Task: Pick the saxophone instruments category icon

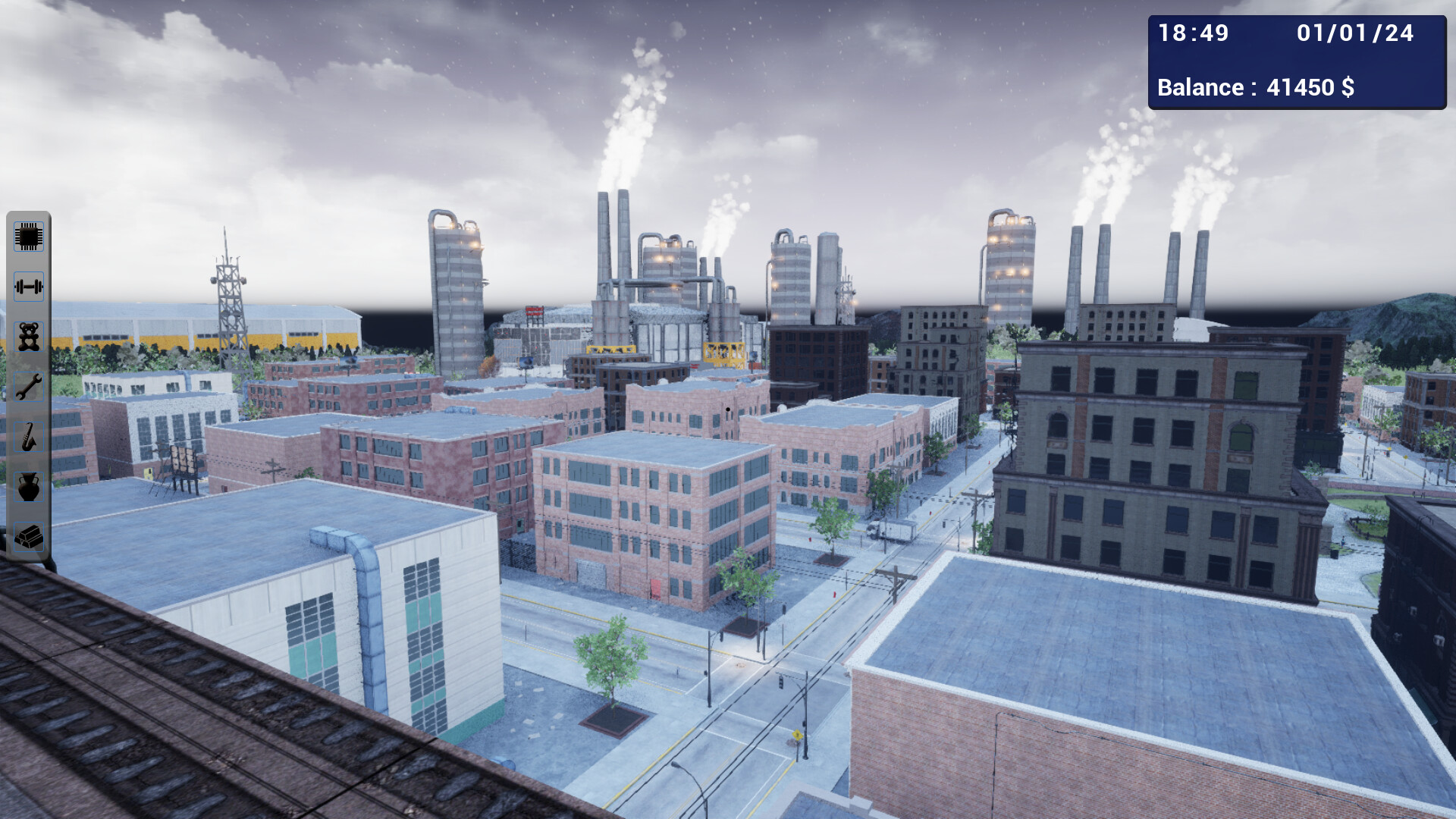Action: pos(28,437)
